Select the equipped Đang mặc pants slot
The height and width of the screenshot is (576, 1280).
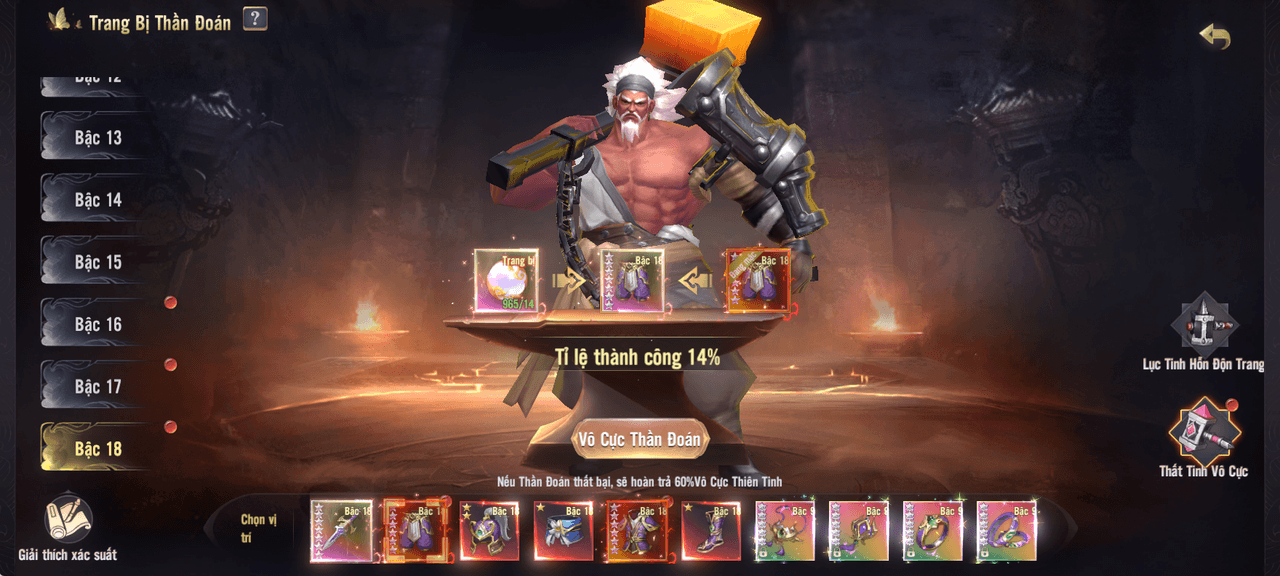pos(757,281)
